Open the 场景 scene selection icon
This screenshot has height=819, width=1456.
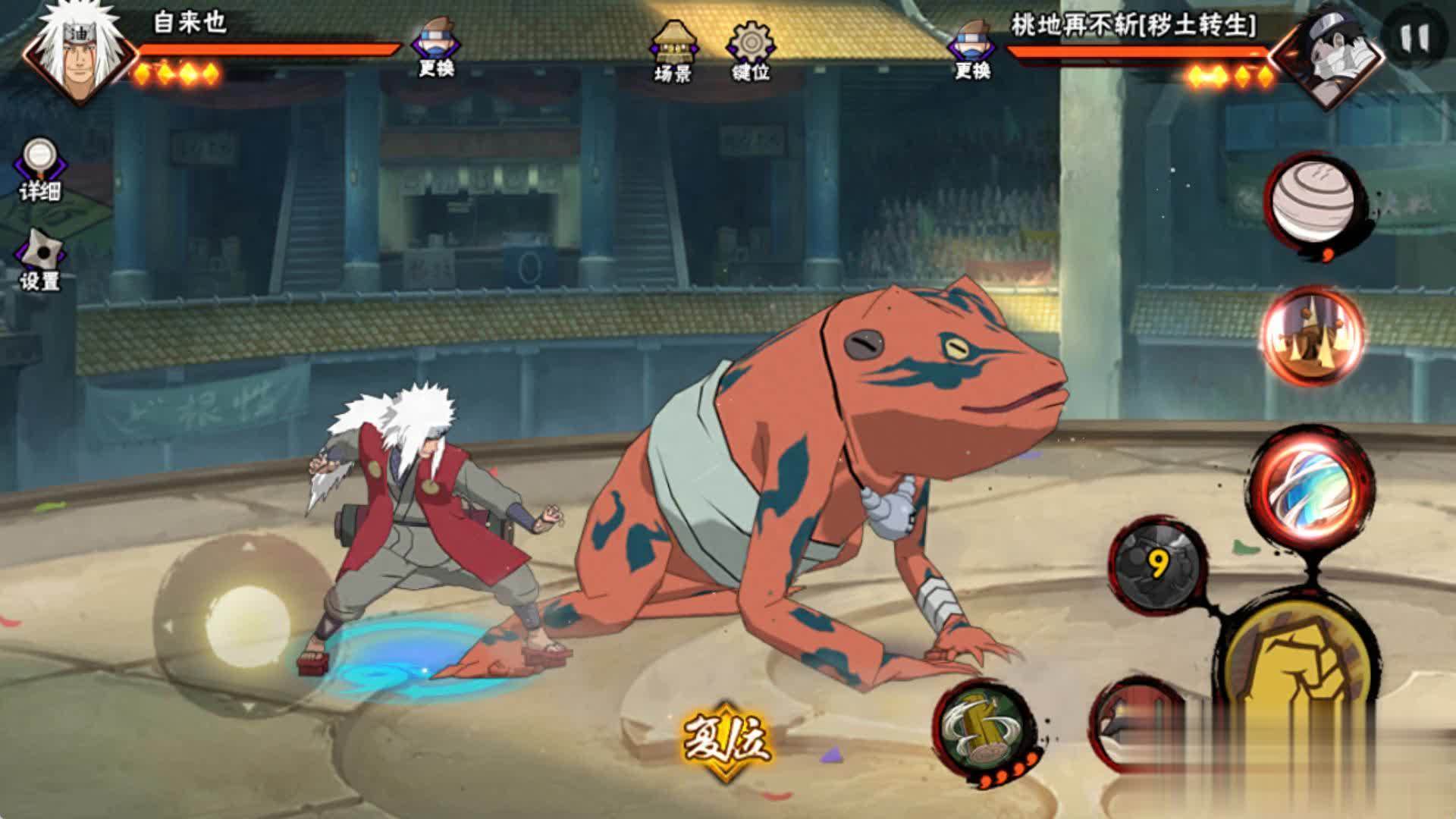[673, 47]
